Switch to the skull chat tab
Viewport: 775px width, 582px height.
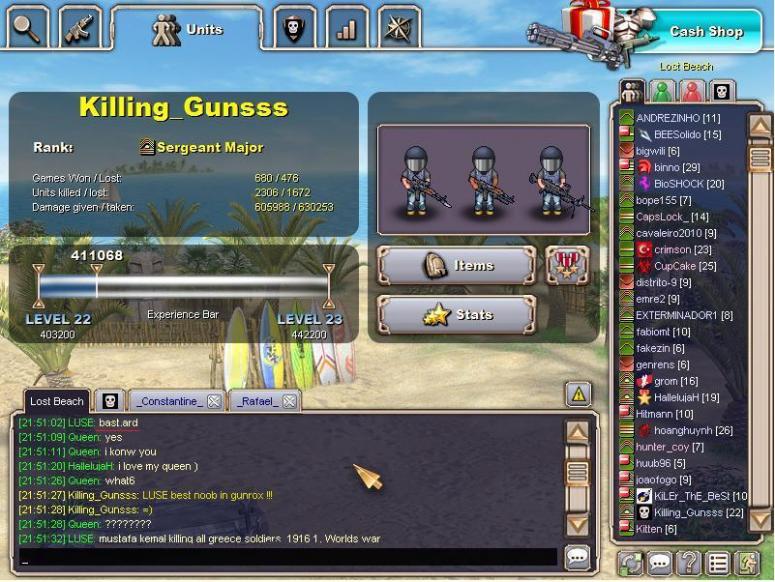click(x=108, y=401)
